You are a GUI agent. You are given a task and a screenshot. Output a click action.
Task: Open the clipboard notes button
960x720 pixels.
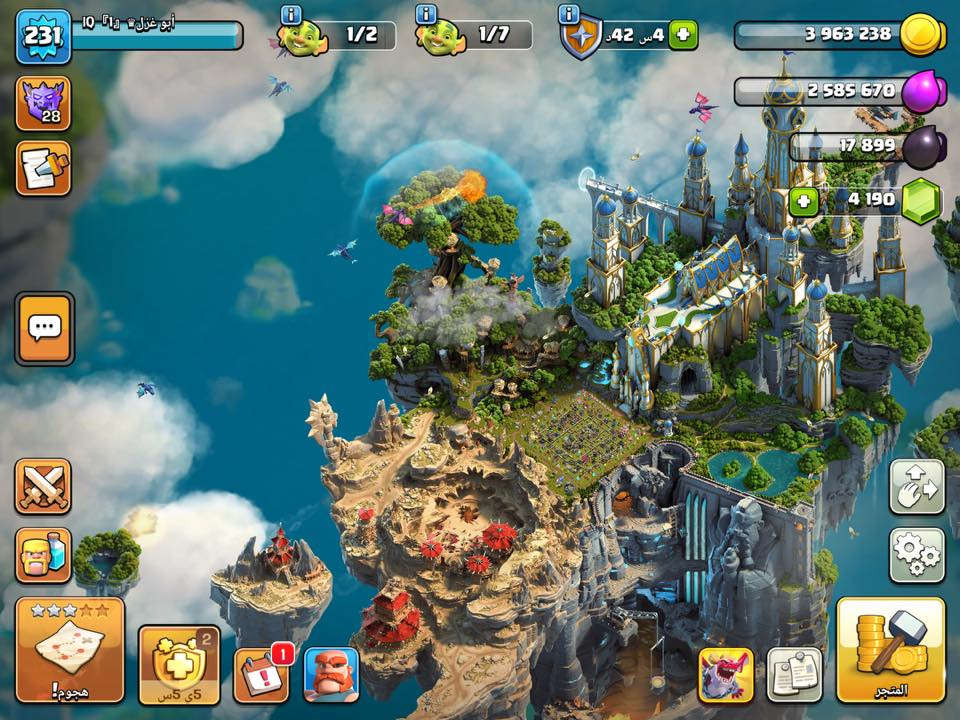[x=794, y=675]
